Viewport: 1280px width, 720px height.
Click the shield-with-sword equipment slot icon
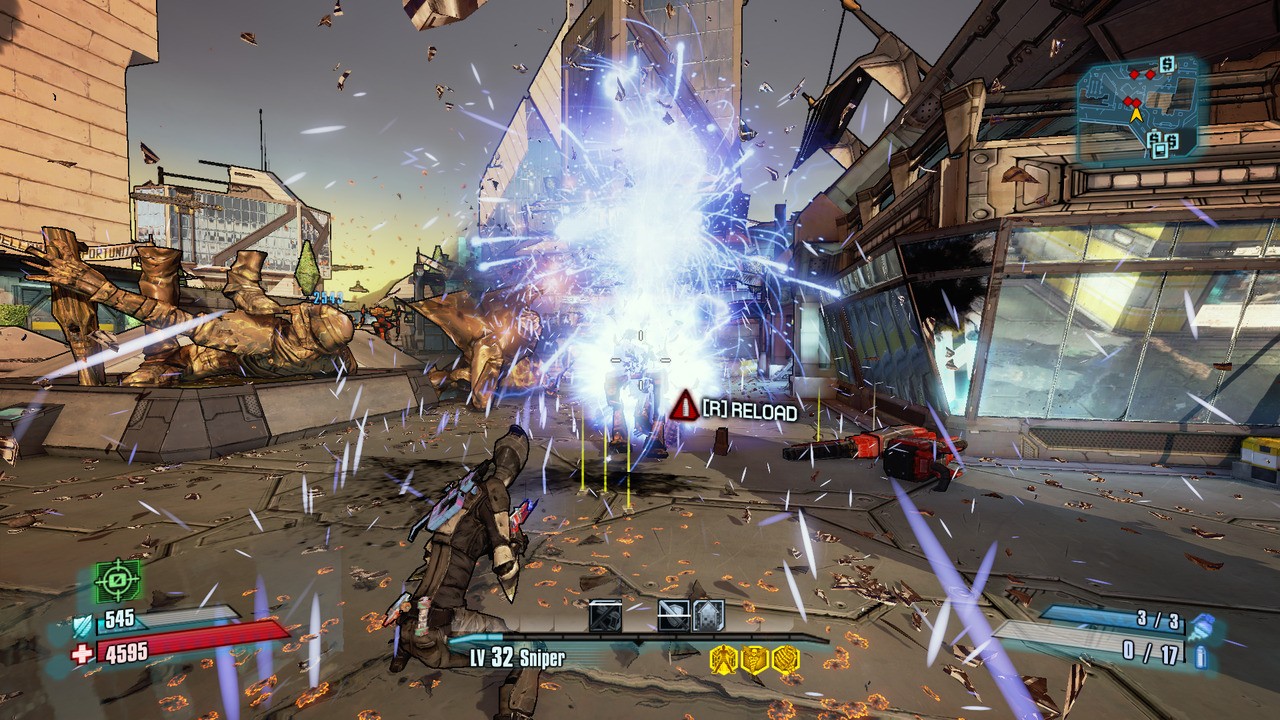671,614
